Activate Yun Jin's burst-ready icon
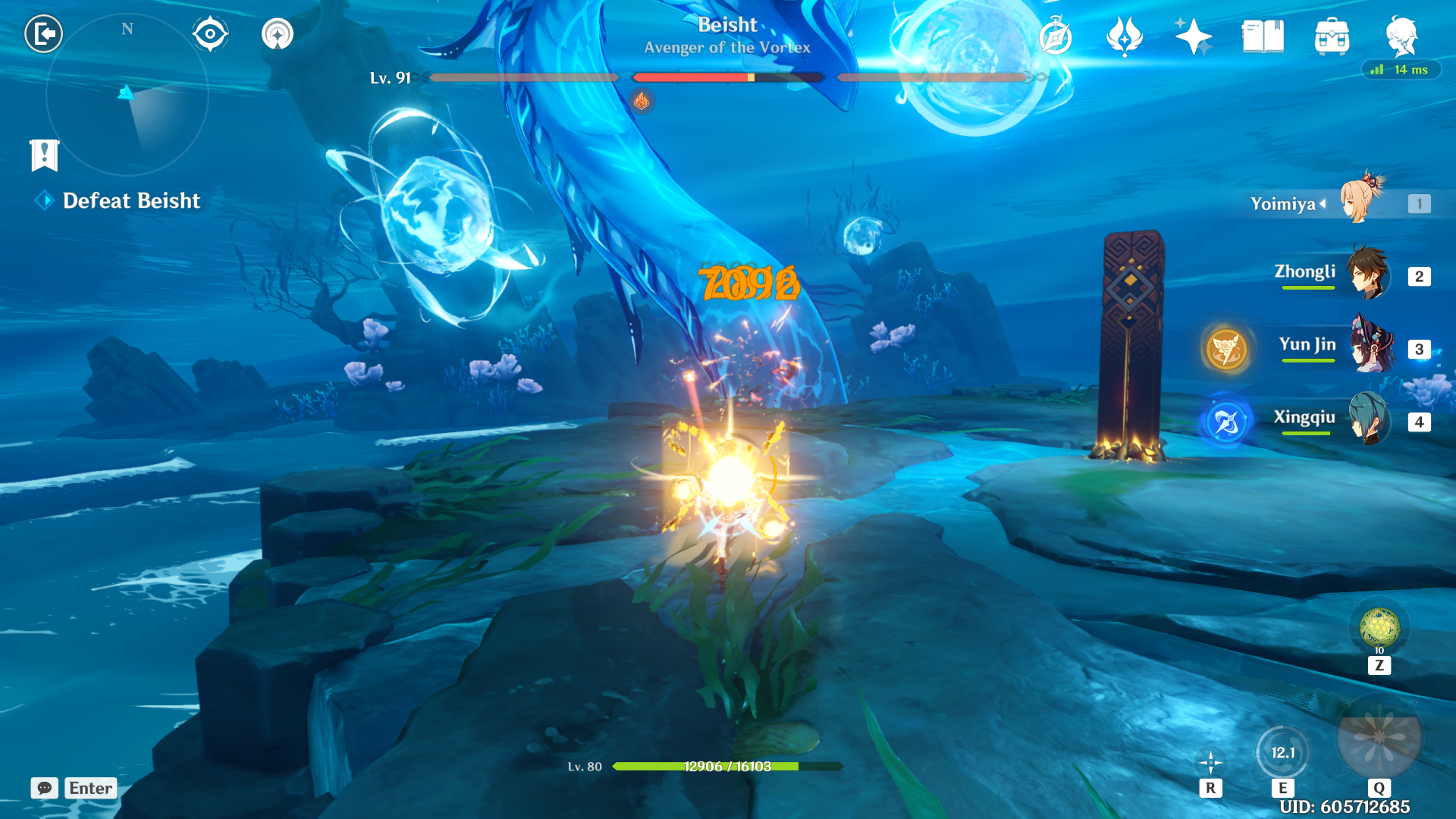 [x=1225, y=348]
